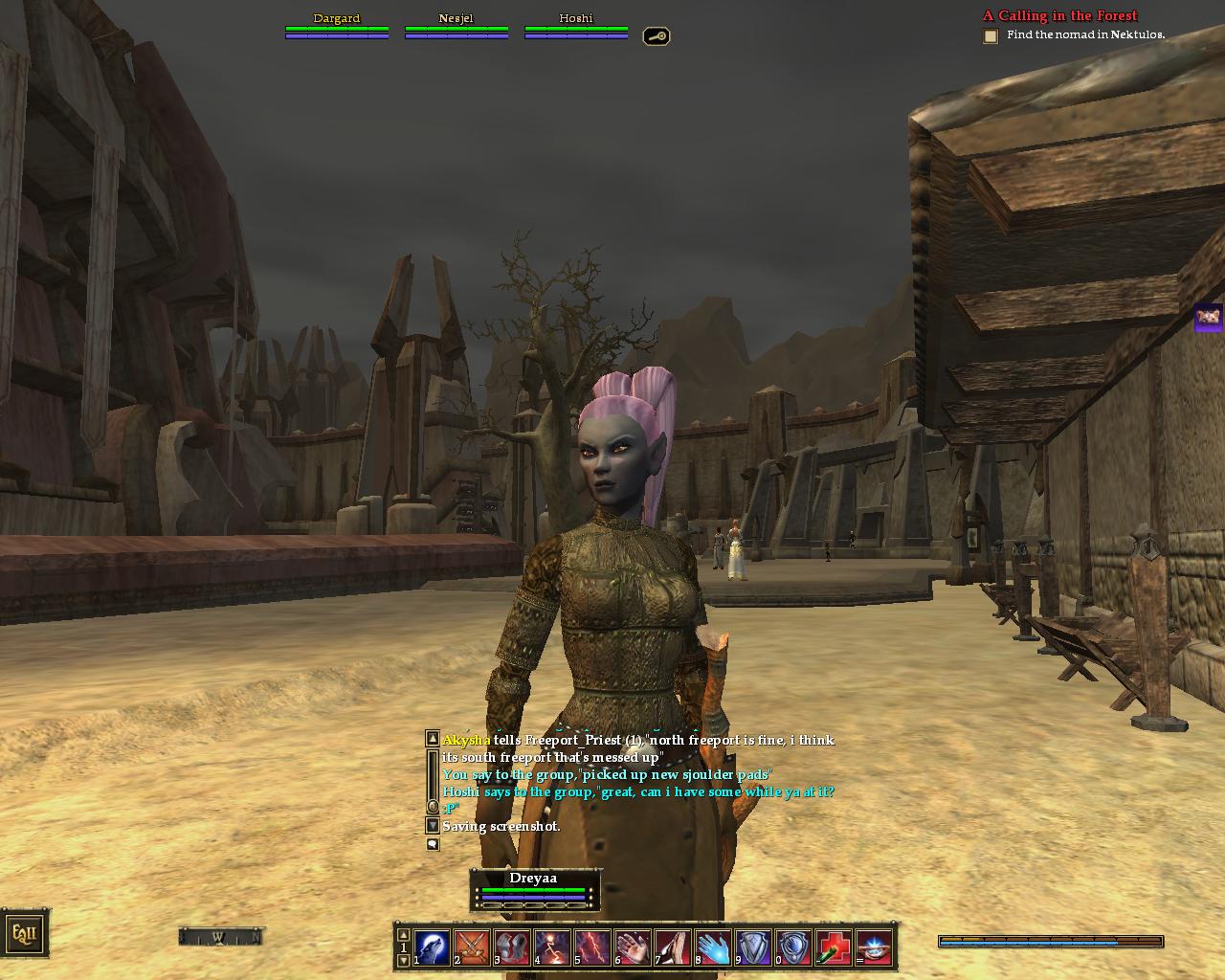The height and width of the screenshot is (980, 1225).
Task: Activate the silver shield ability in slot 9
Action: (753, 947)
